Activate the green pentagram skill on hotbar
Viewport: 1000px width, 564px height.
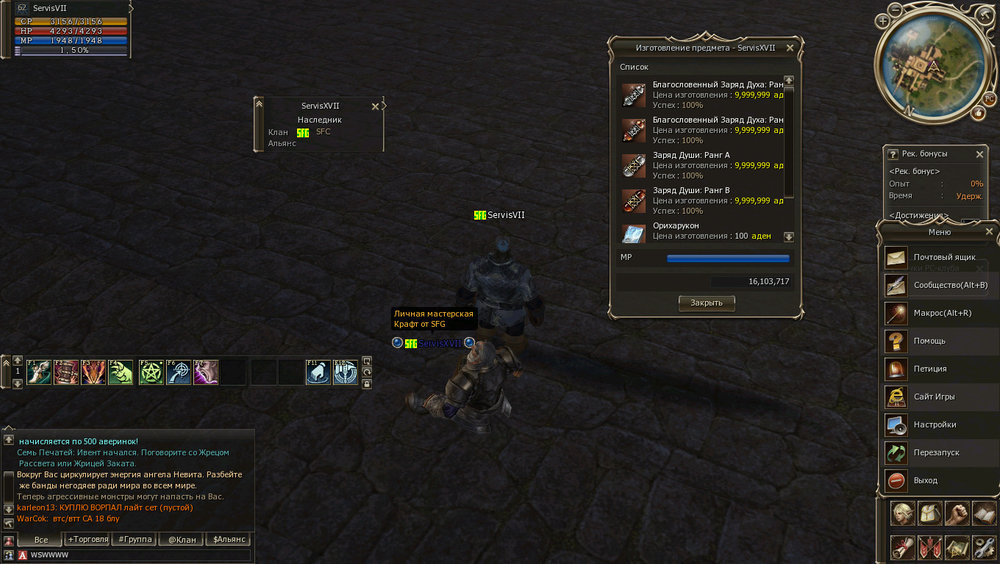tap(150, 372)
